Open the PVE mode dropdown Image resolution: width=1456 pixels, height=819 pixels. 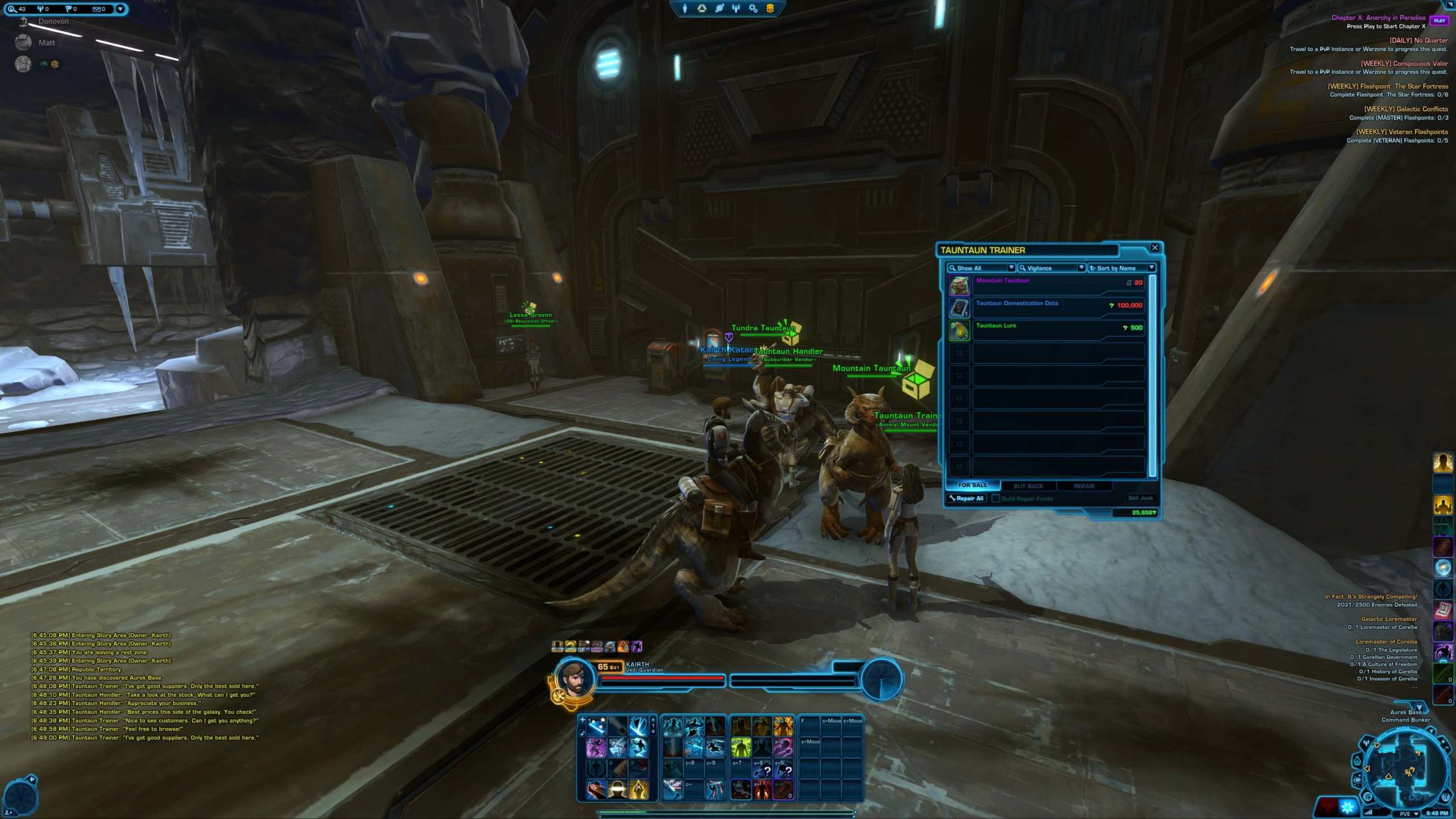click(1408, 813)
